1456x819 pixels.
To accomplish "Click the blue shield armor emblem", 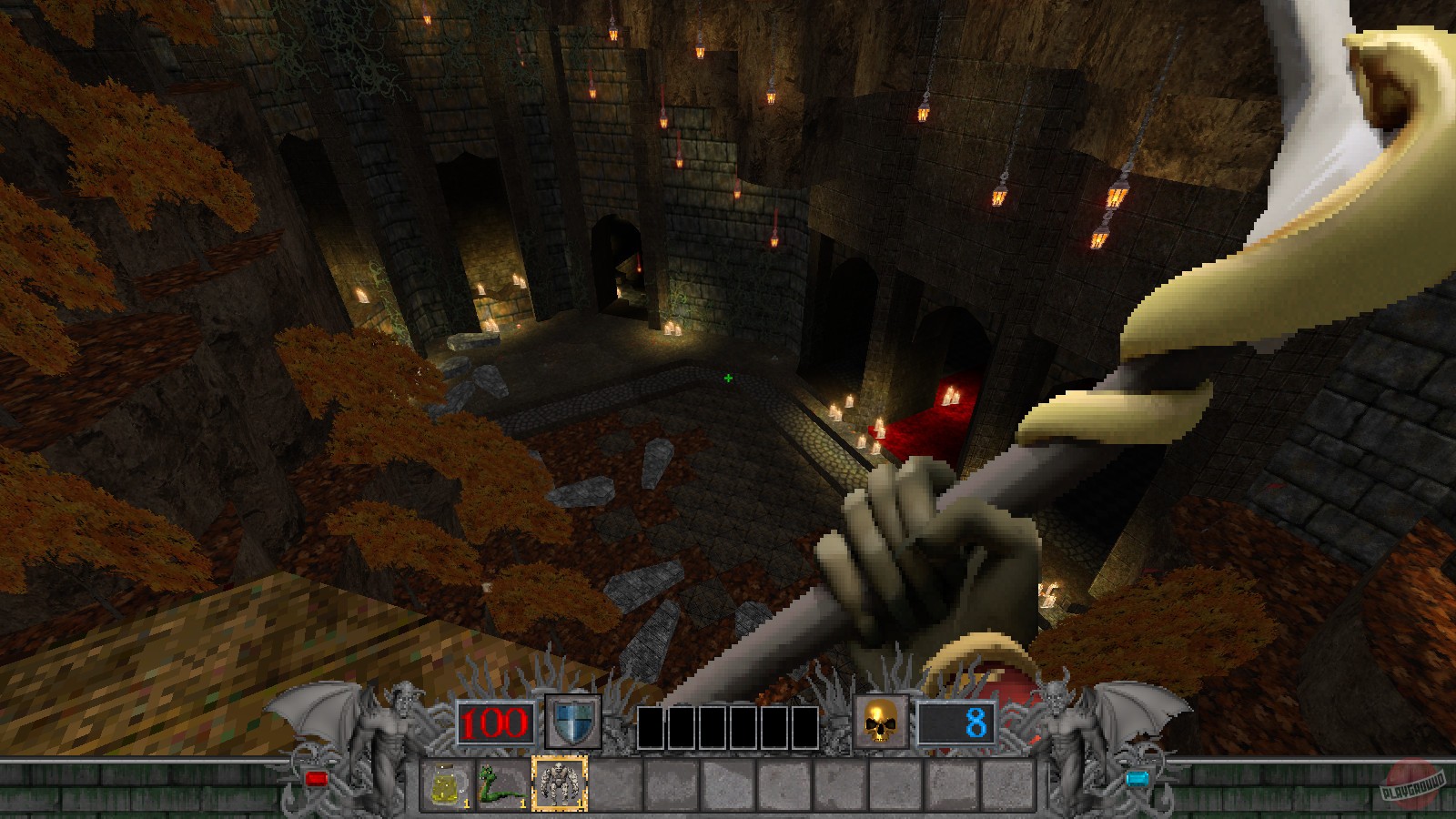I will coord(571,722).
